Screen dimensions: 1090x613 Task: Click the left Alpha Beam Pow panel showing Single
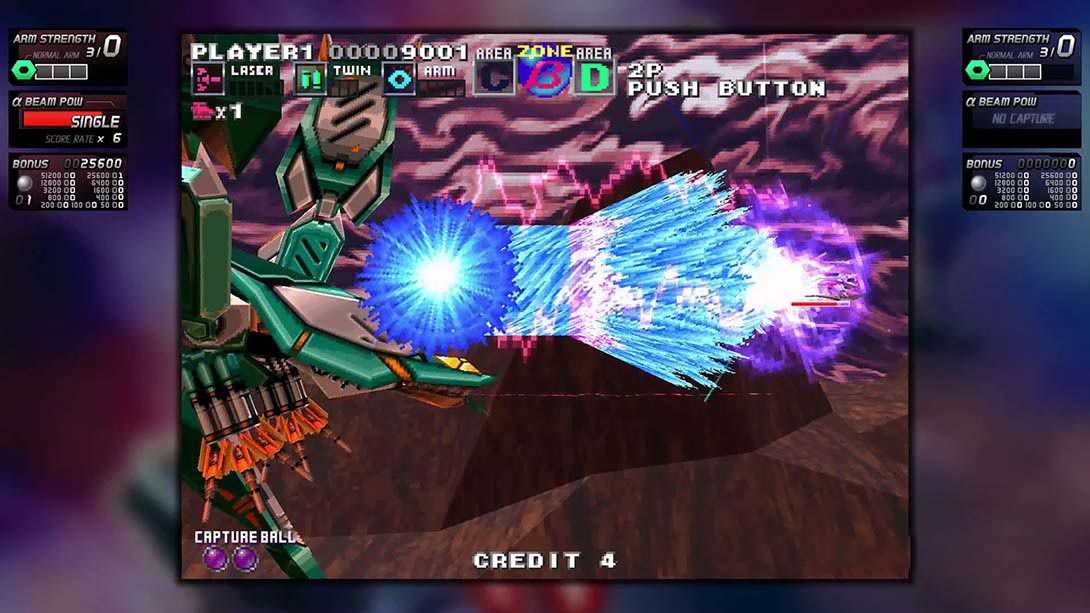(x=68, y=120)
